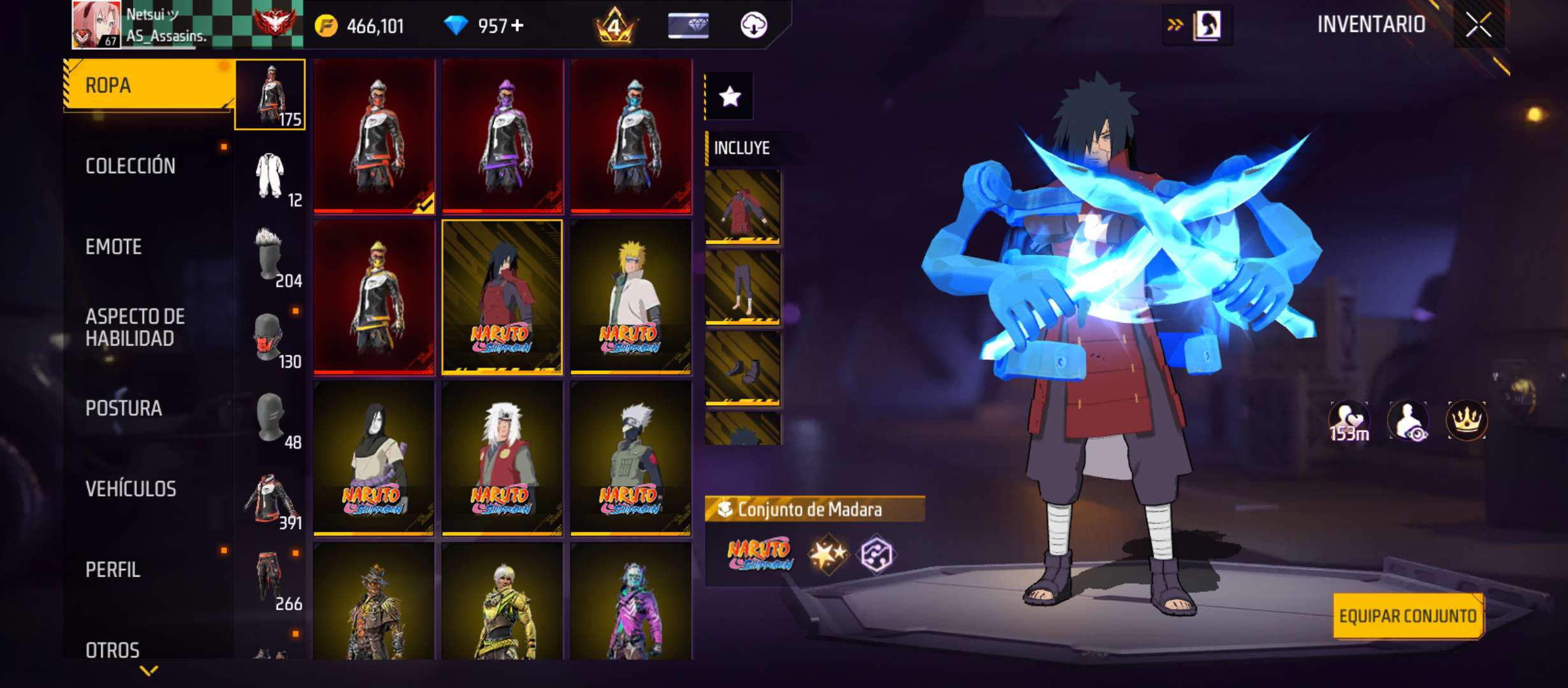This screenshot has height=688, width=1568.
Task: Mark set as favorite with star
Action: [x=730, y=97]
